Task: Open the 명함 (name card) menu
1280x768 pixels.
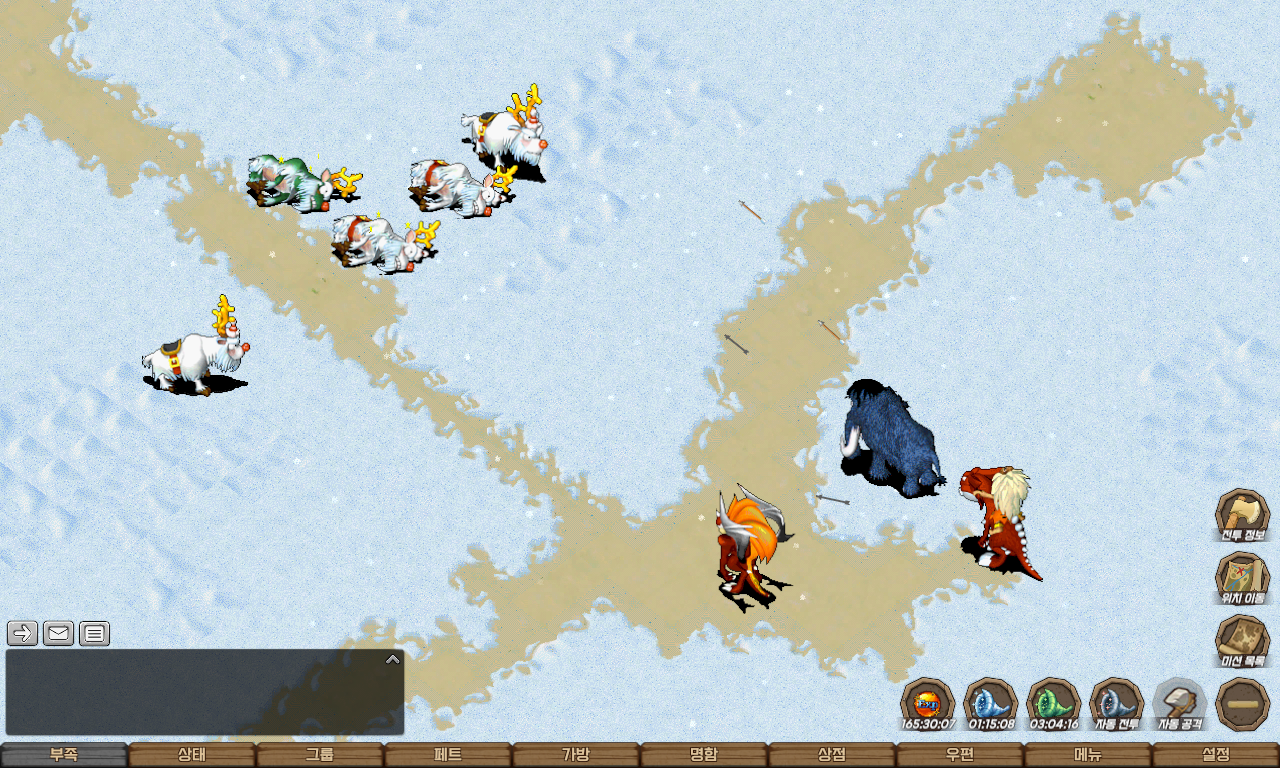Action: point(704,755)
